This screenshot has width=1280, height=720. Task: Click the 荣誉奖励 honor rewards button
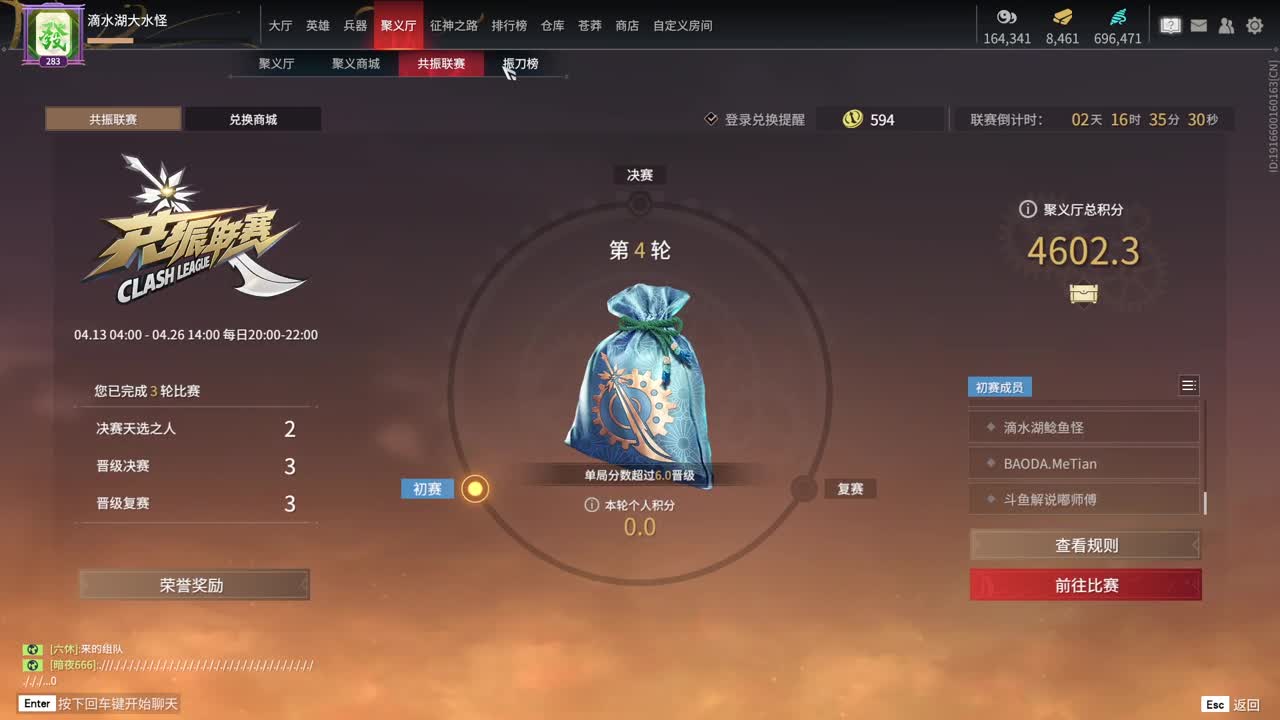[194, 584]
